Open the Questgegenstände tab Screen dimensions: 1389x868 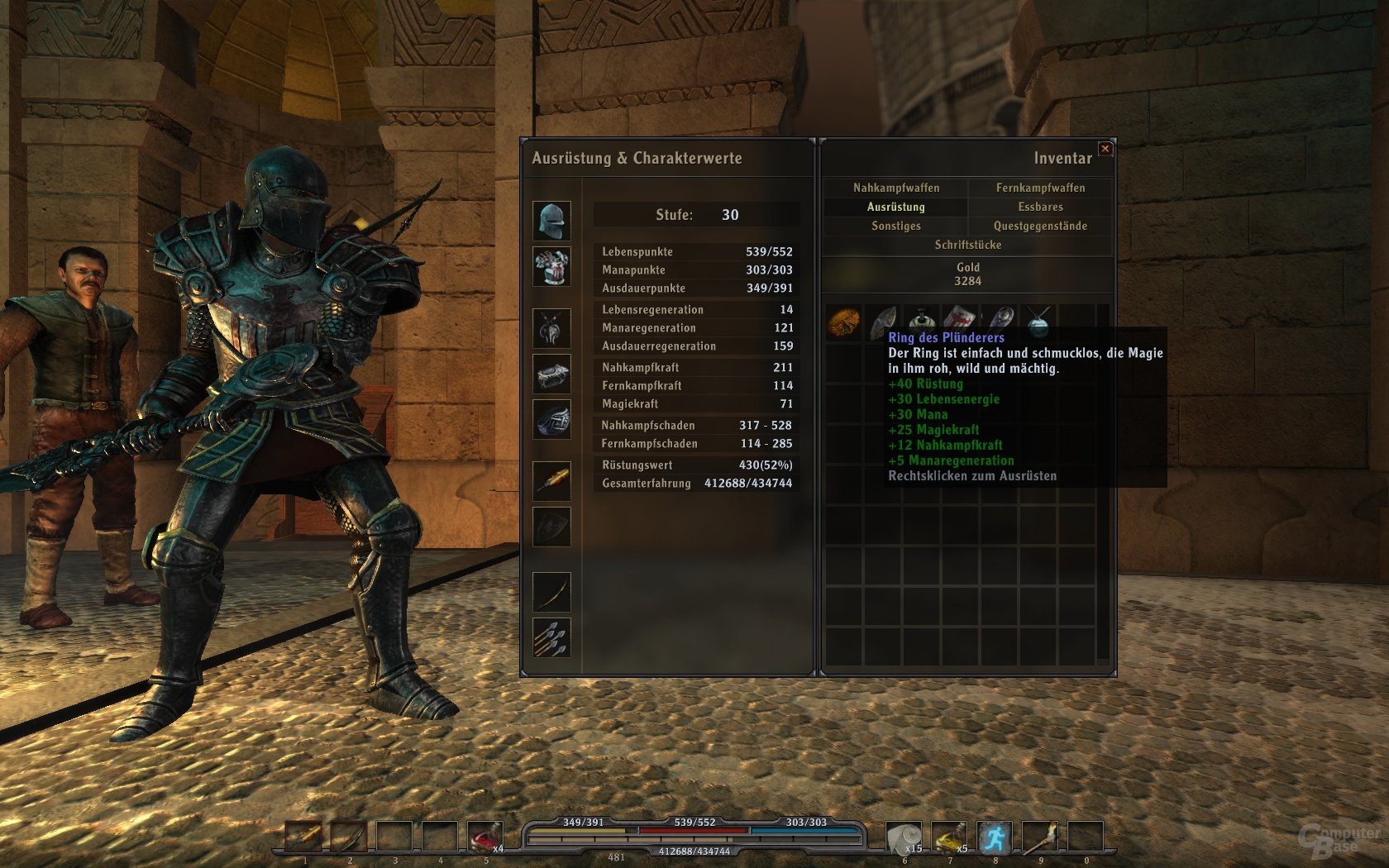[x=1040, y=226]
